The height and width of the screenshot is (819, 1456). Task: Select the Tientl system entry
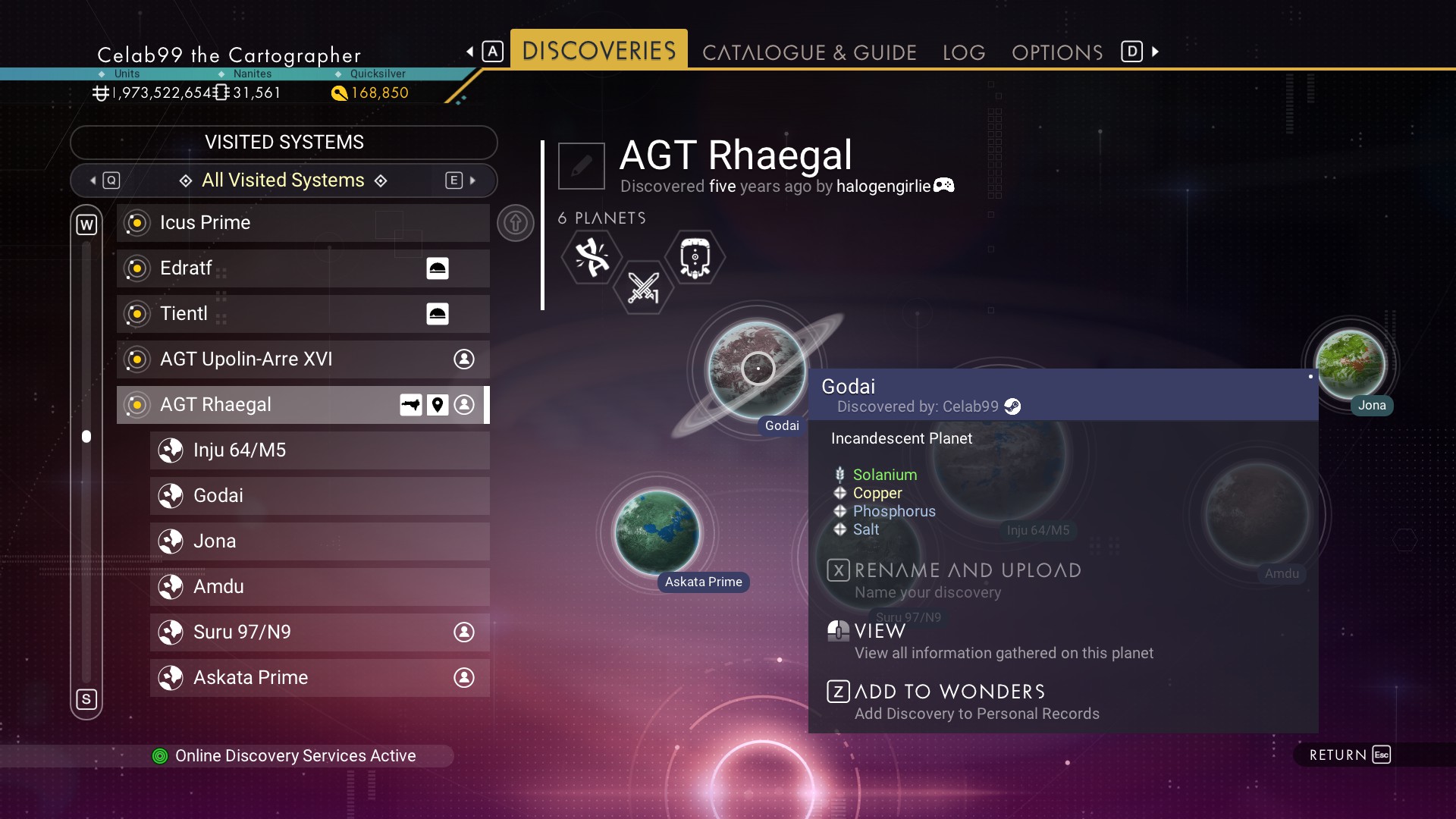point(303,314)
